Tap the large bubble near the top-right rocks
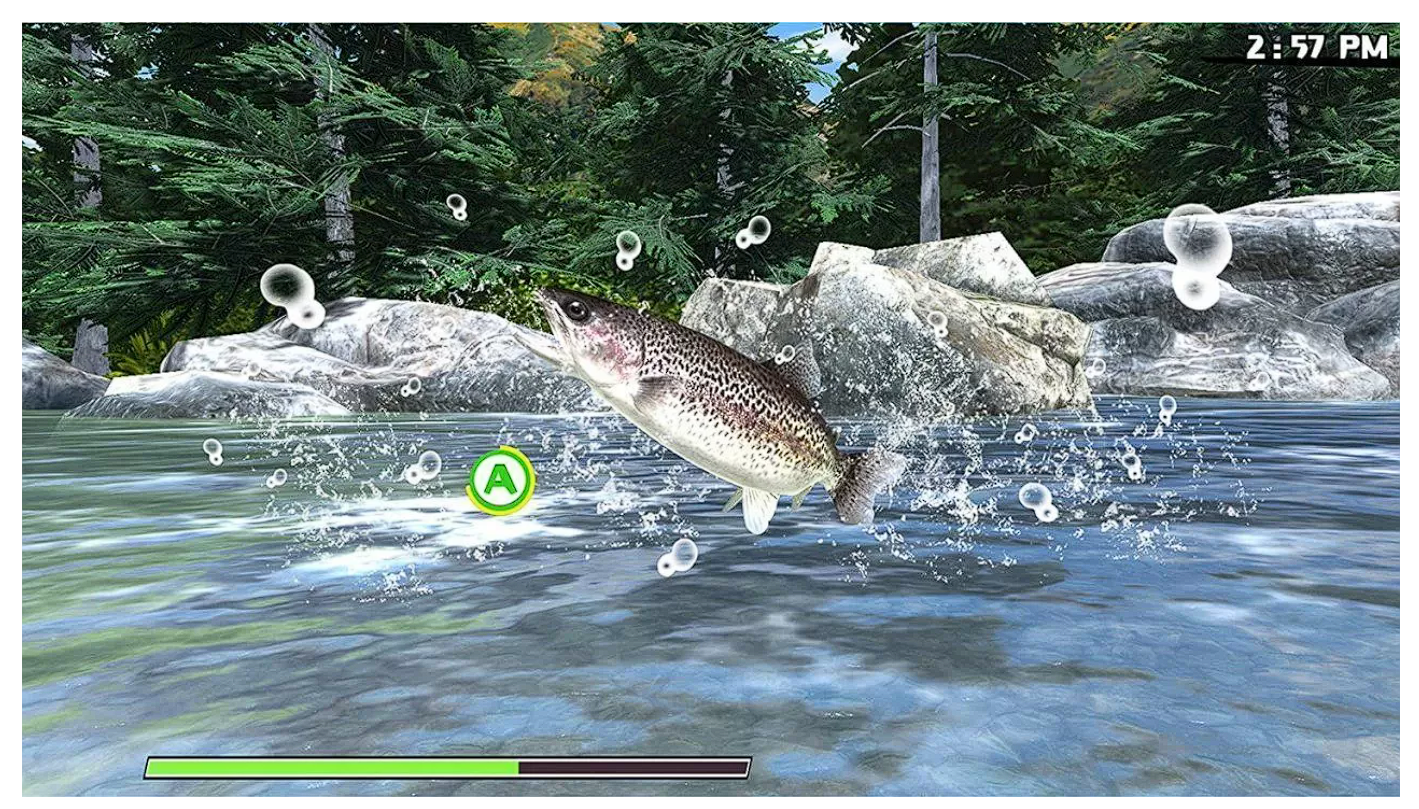Image resolution: width=1419 pixels, height=809 pixels. point(1198,237)
